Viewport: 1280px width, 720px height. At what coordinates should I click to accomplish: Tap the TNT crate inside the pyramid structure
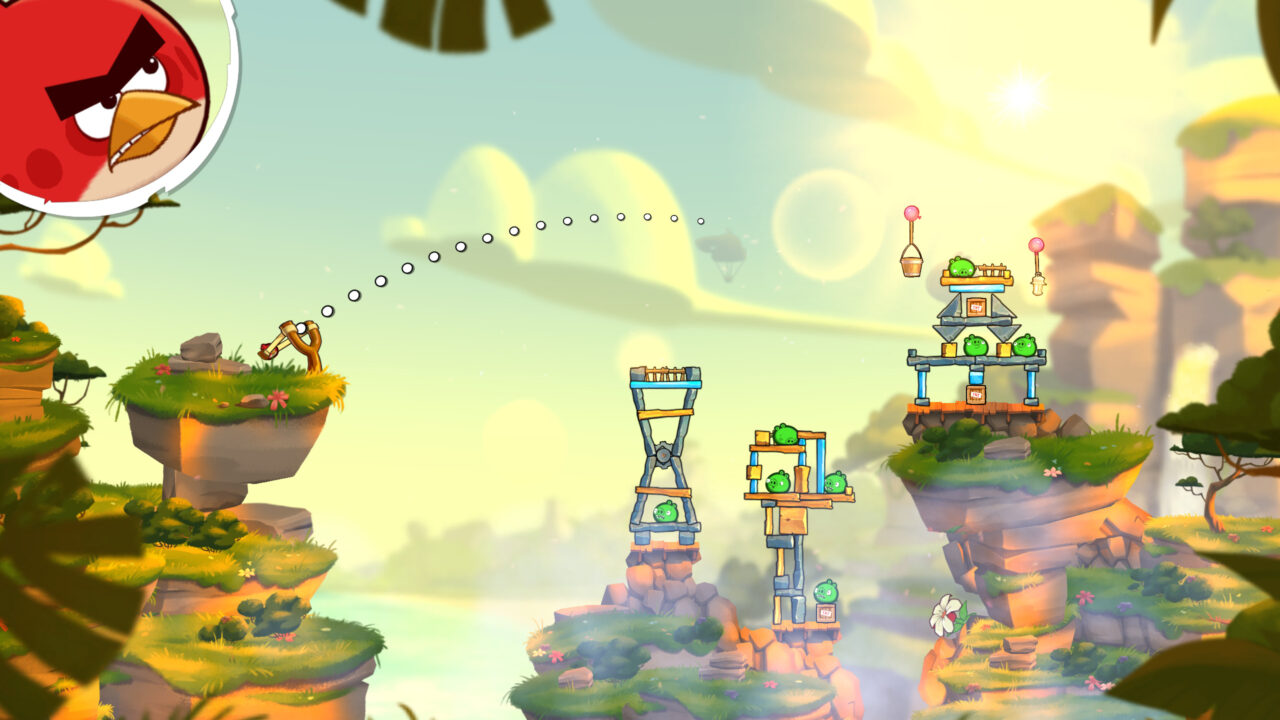tap(975, 307)
